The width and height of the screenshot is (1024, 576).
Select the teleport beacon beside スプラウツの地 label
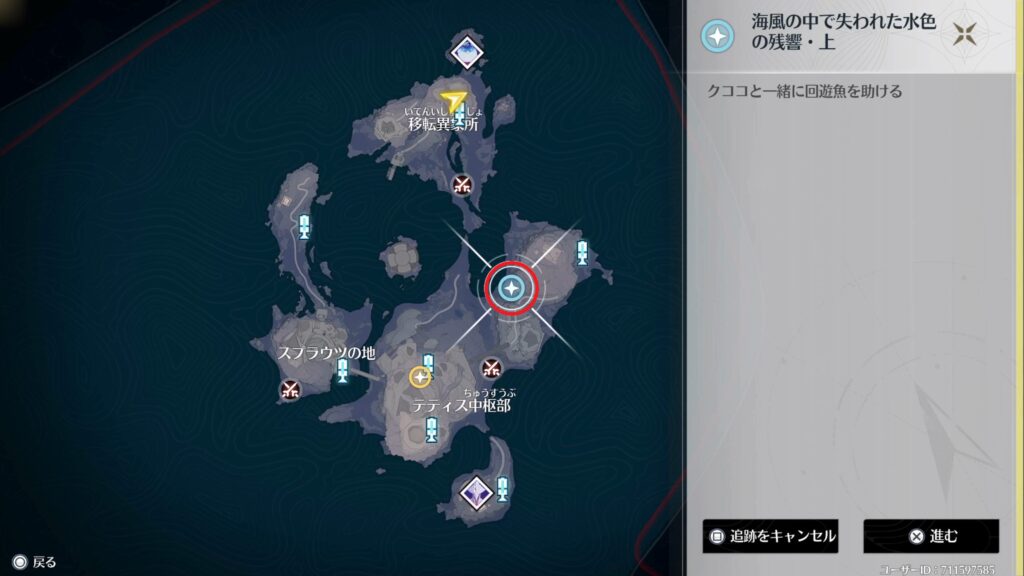point(343,371)
